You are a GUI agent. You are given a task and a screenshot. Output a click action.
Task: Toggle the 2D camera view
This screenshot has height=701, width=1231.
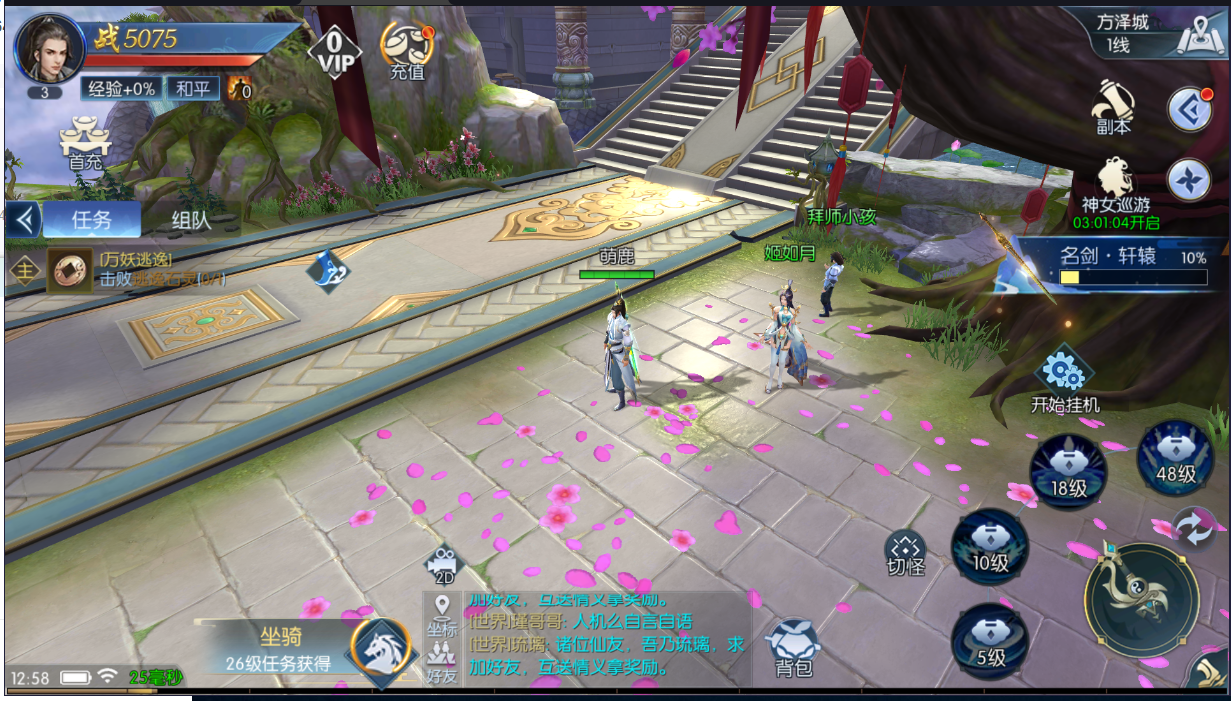click(441, 565)
